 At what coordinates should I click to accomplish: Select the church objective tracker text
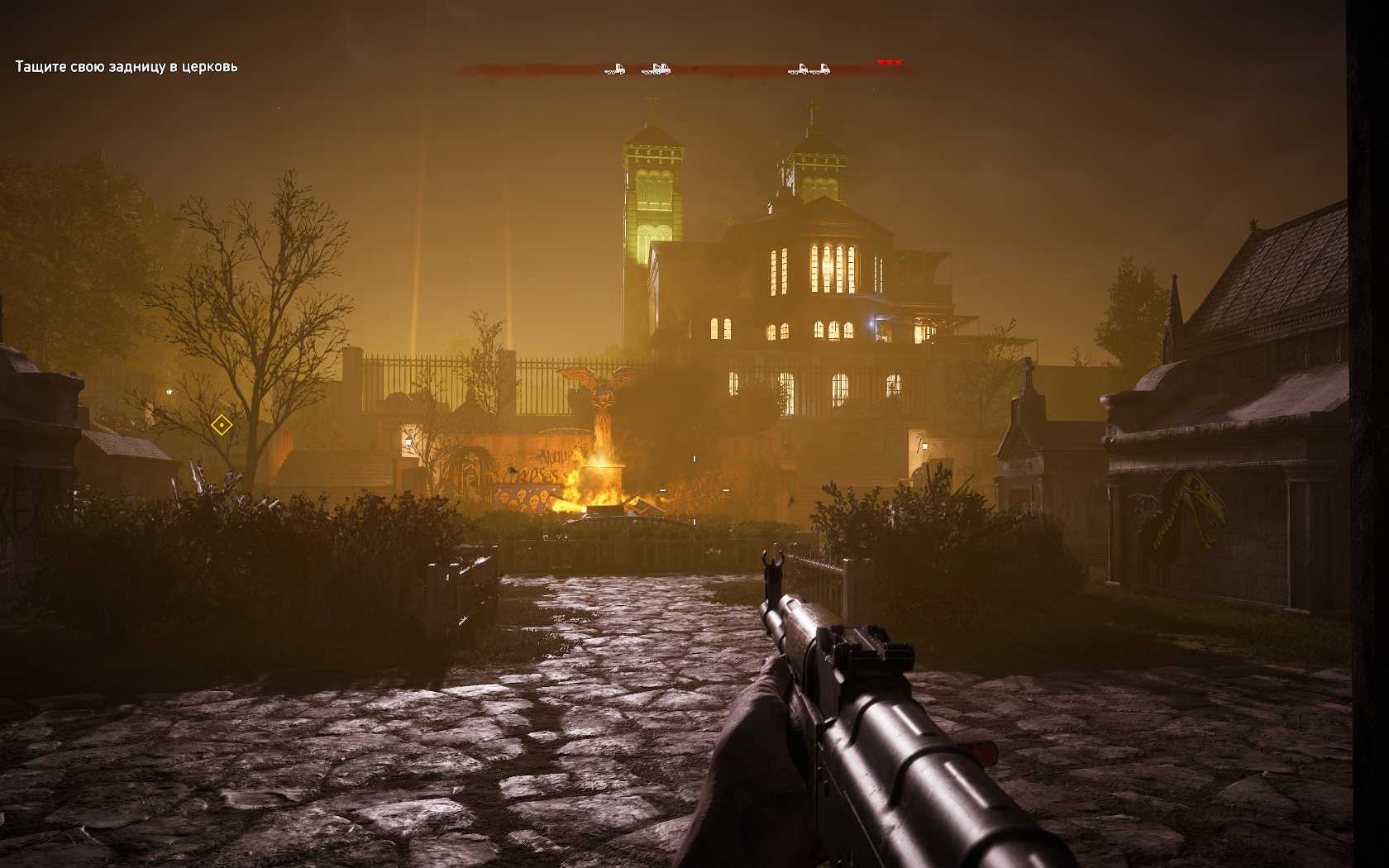126,66
